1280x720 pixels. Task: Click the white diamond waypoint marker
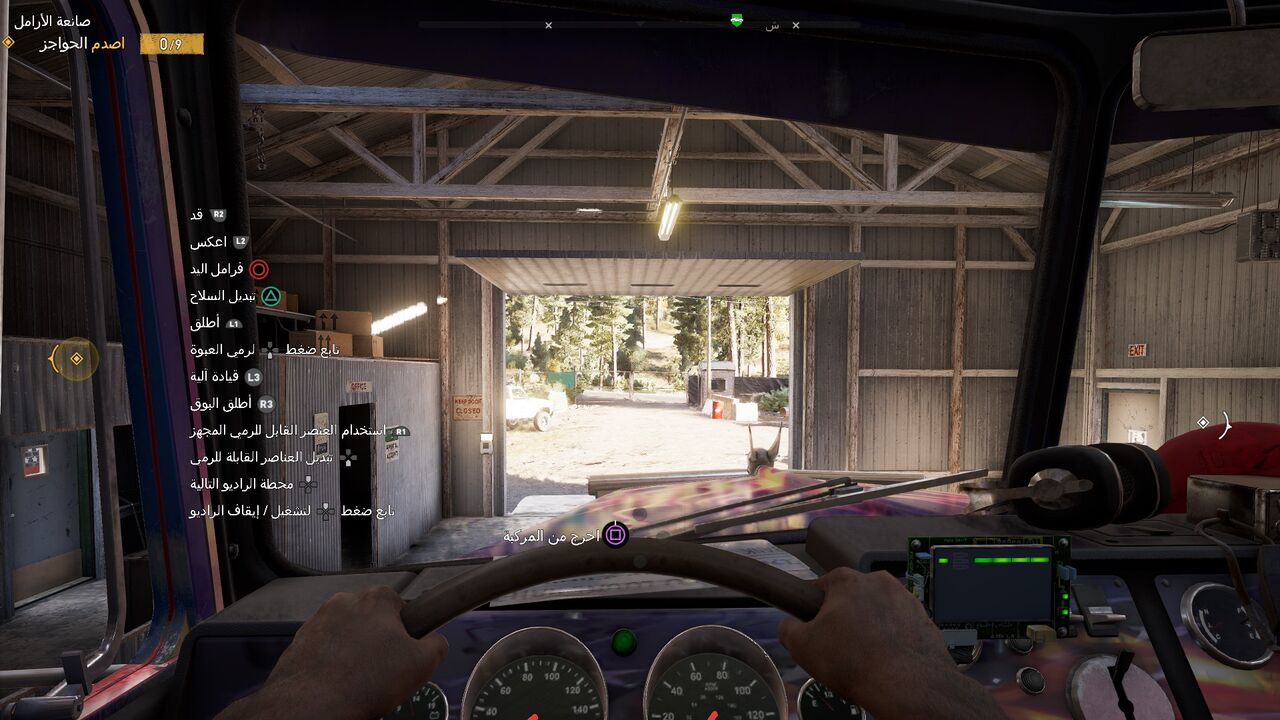(1203, 423)
